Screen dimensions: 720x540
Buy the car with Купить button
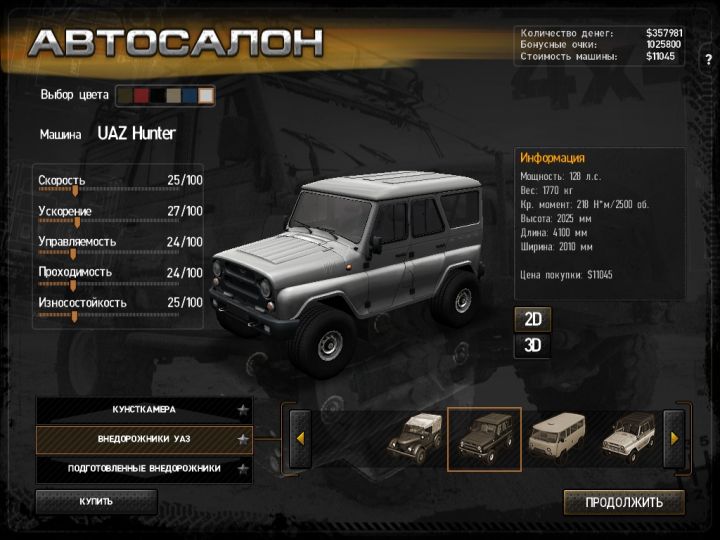(x=97, y=501)
